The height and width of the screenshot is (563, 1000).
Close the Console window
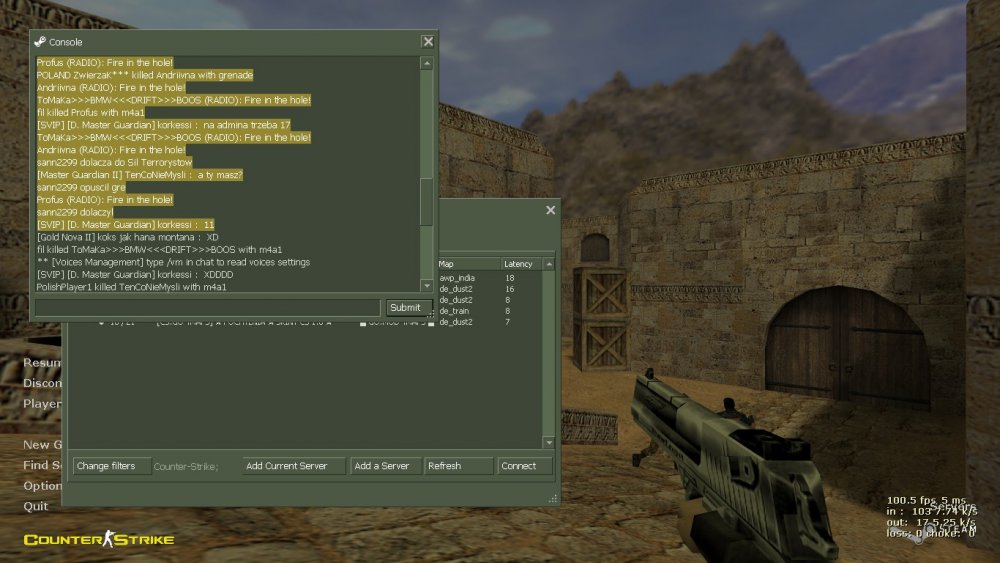pyautogui.click(x=428, y=42)
